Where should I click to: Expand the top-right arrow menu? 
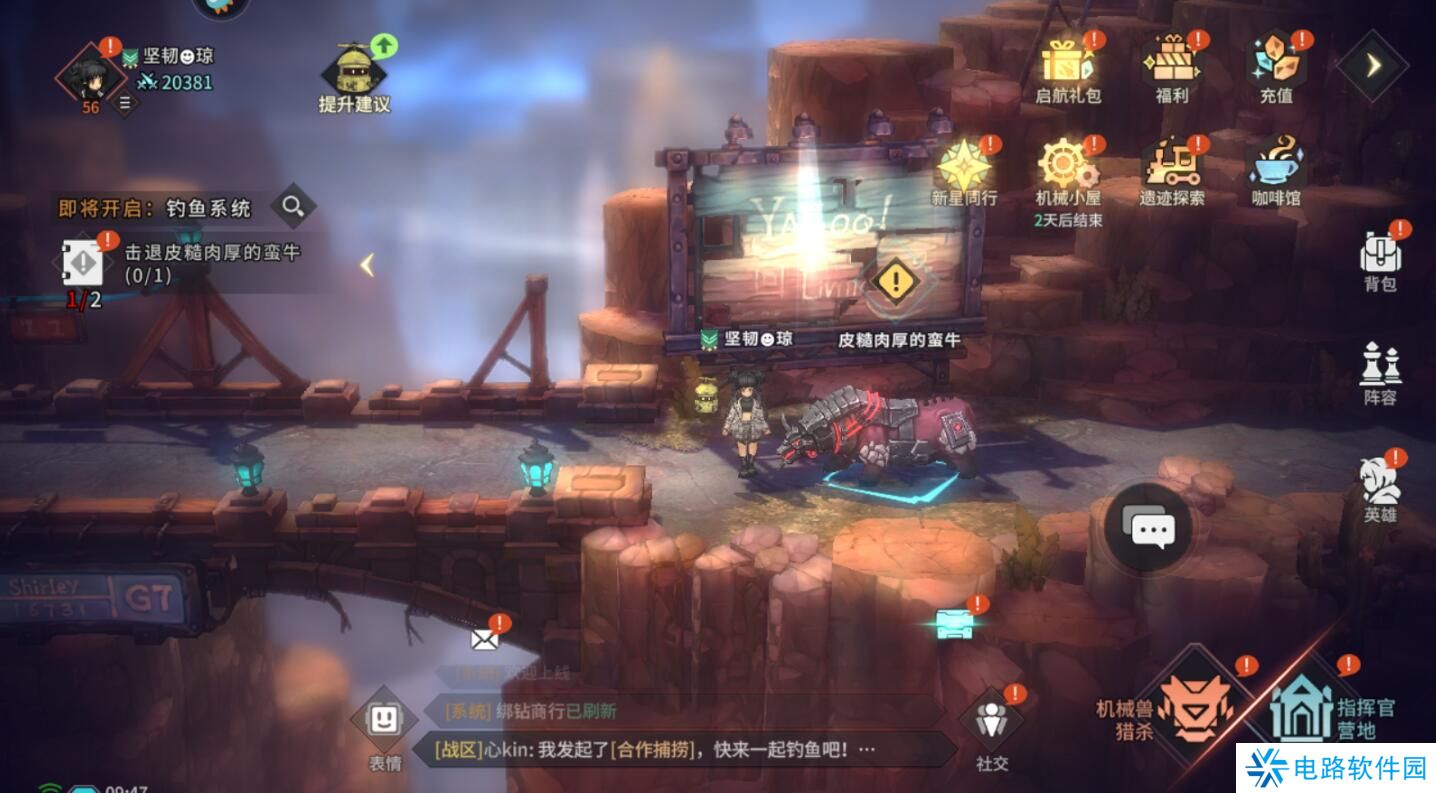pyautogui.click(x=1373, y=65)
